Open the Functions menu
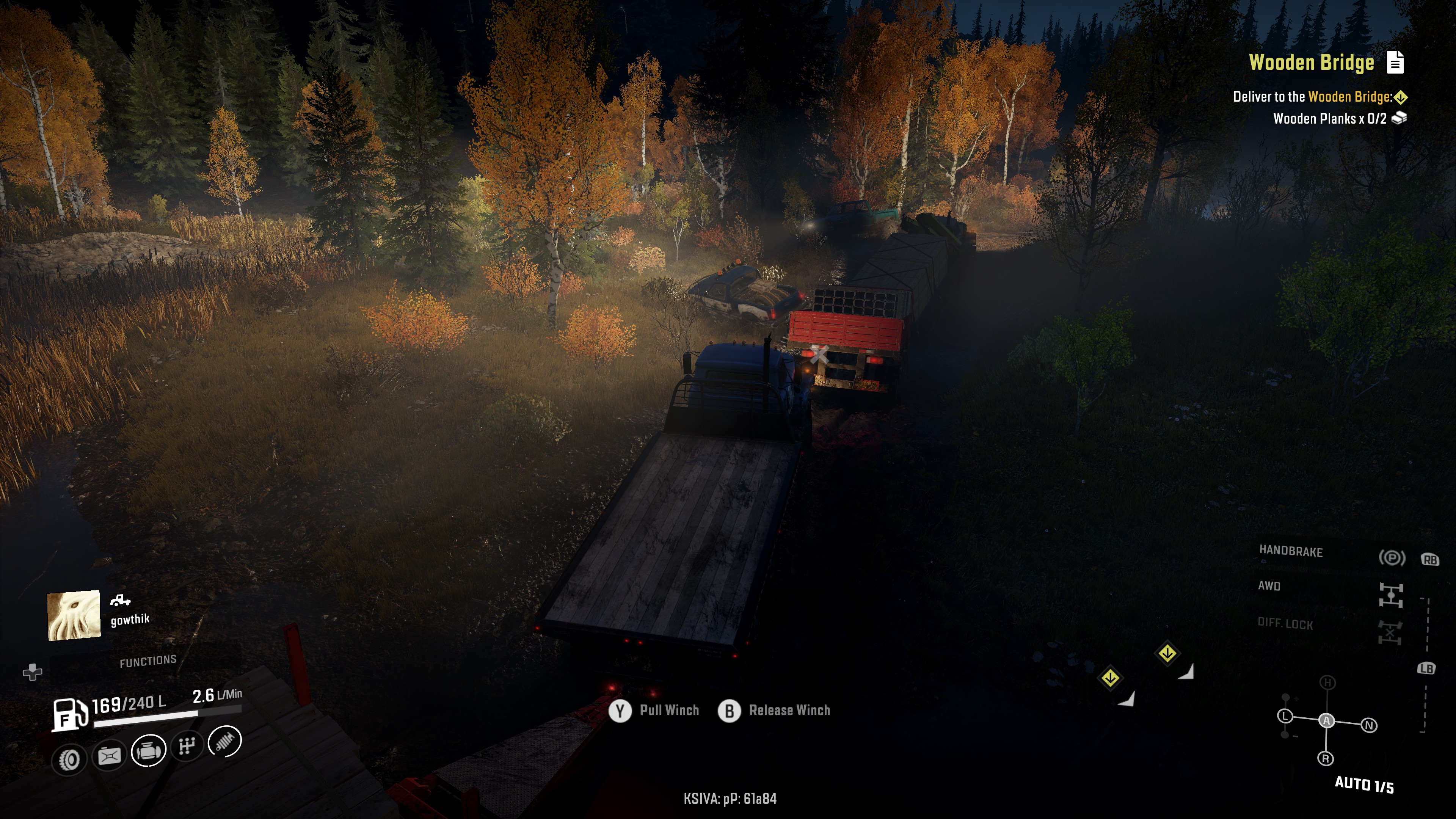This screenshot has height=819, width=1456. pyautogui.click(x=147, y=661)
